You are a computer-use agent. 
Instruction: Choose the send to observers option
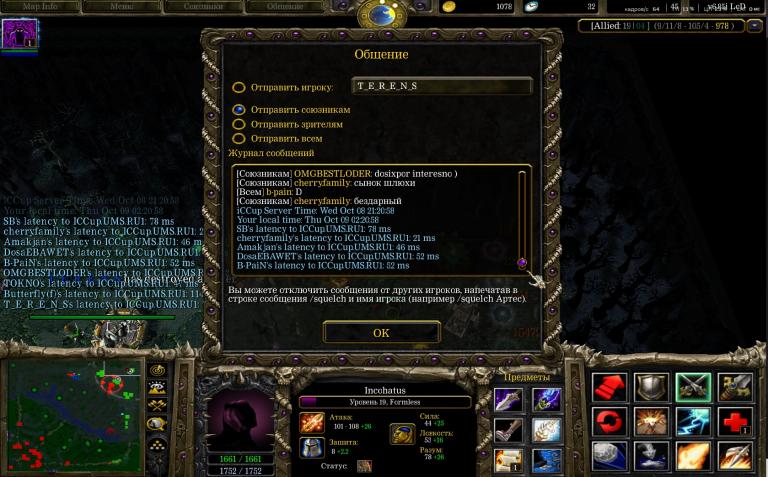239,124
